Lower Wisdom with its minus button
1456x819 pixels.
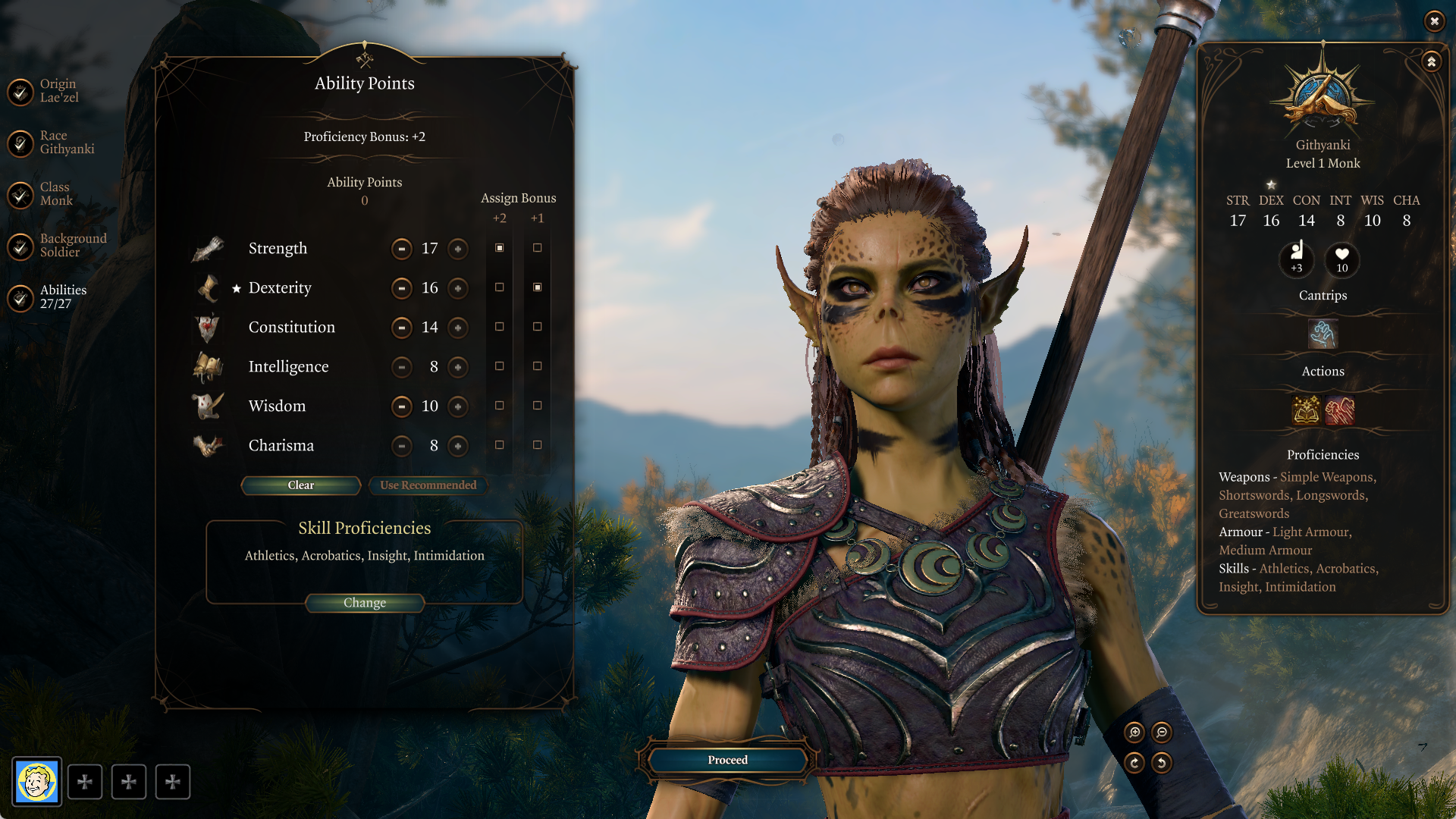401,406
